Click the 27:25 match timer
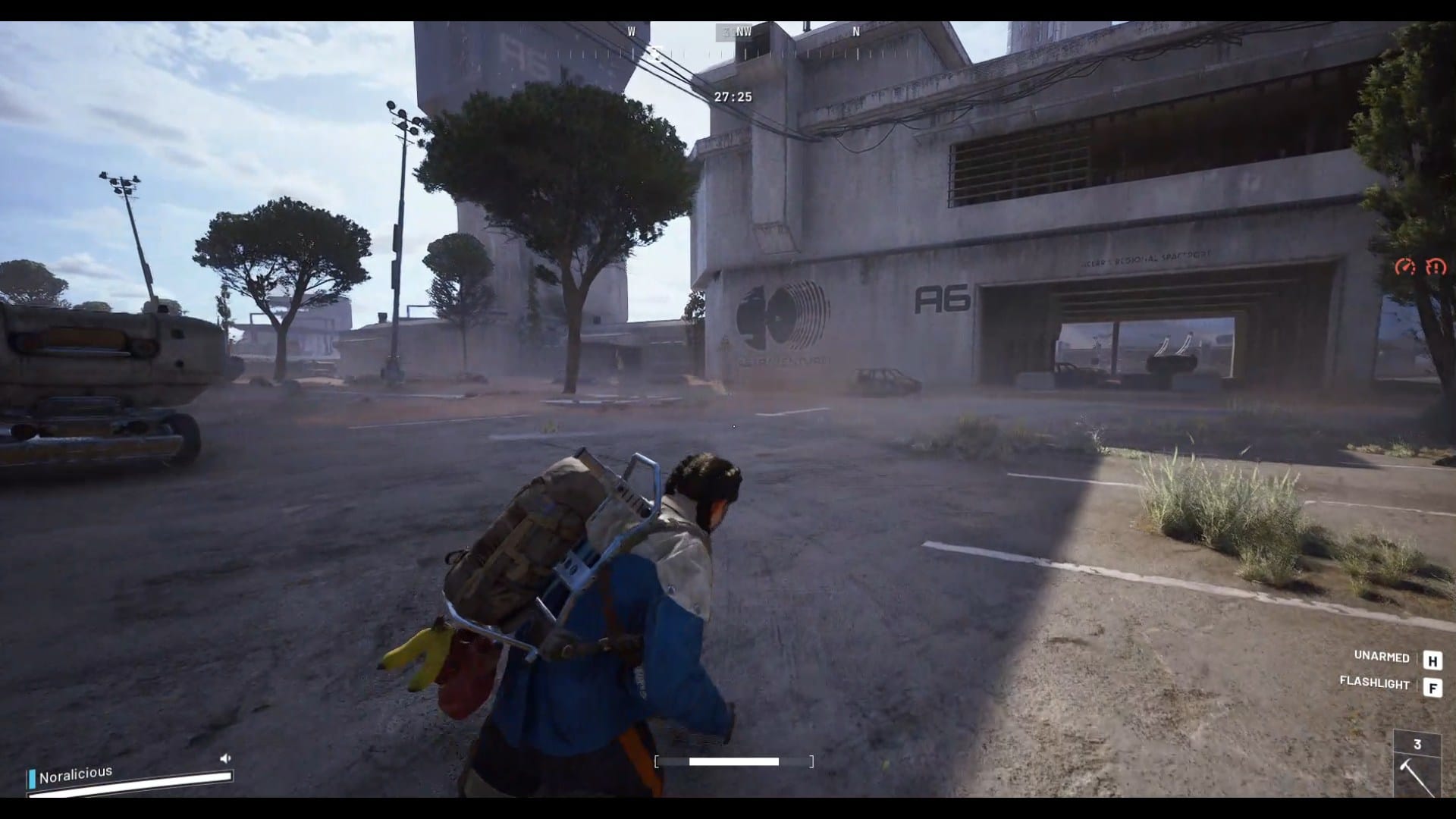The width and height of the screenshot is (1456, 819). tap(733, 96)
